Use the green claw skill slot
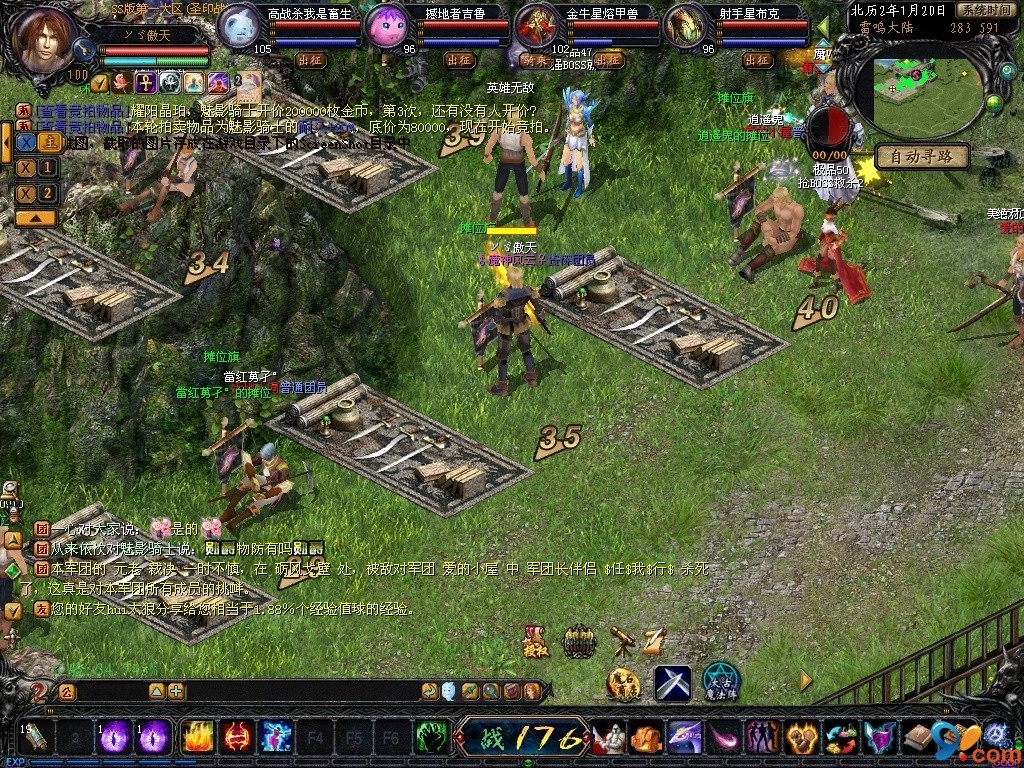 click(x=431, y=738)
